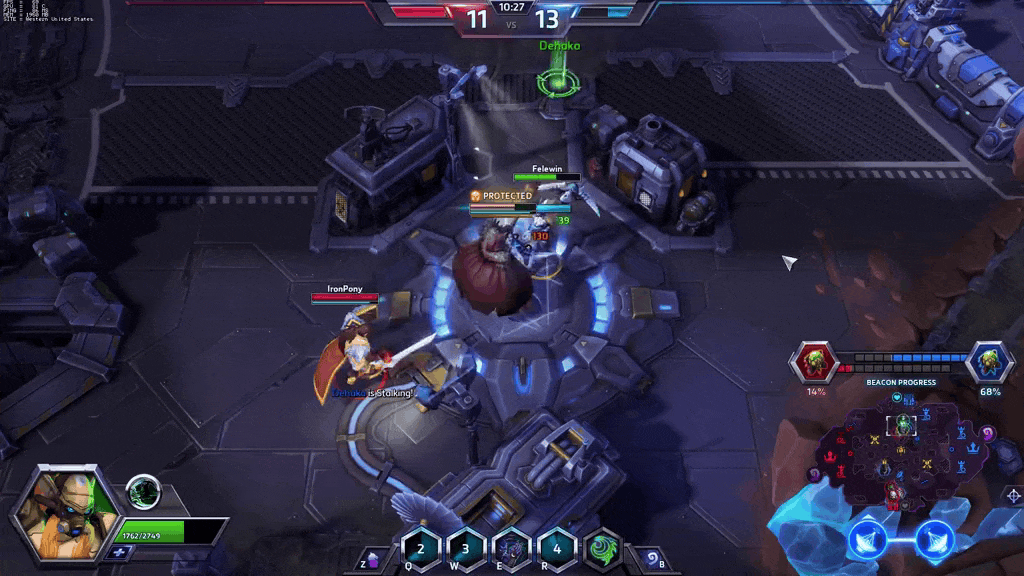Activate the Hearthstone icon labeled B
1024x576 pixels.
point(650,559)
